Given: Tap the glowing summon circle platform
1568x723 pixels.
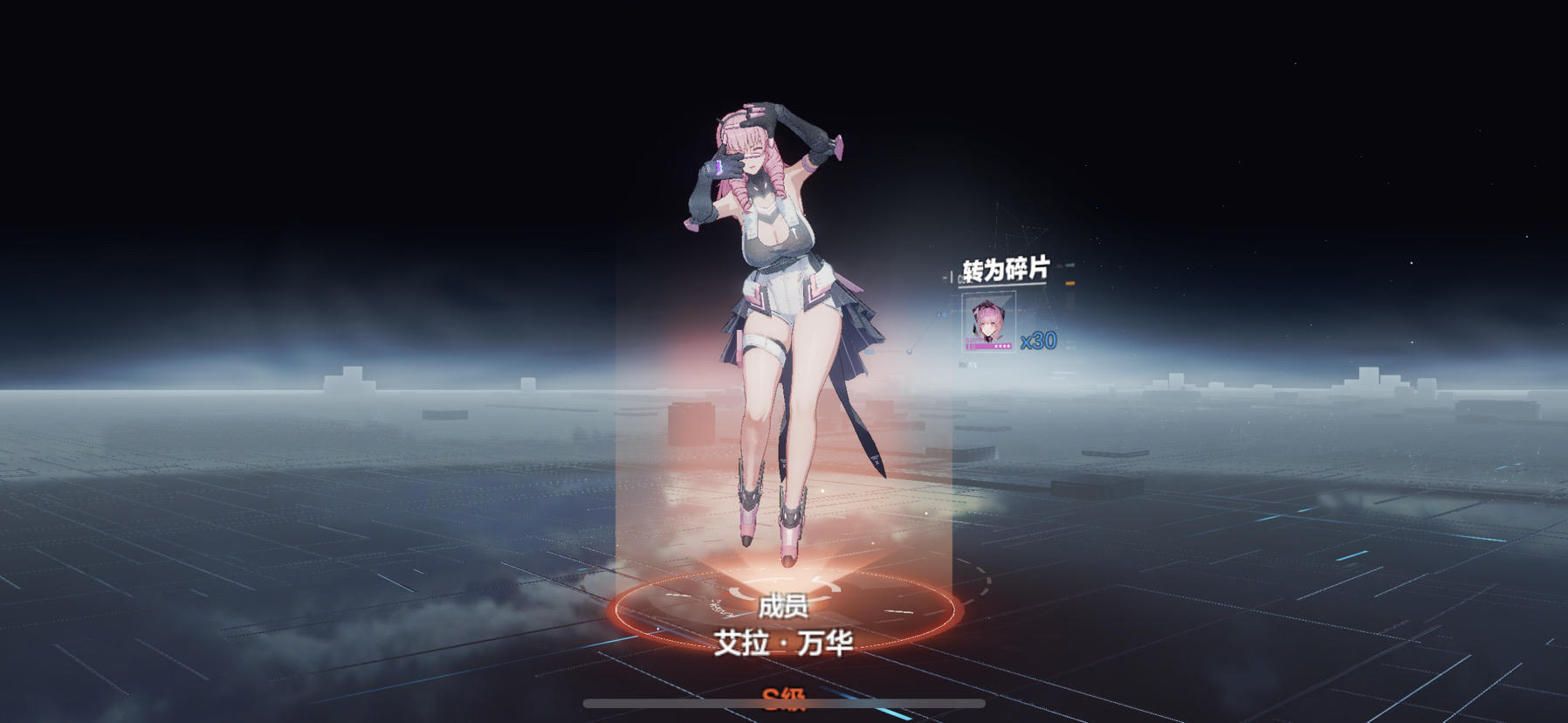Looking at the screenshot, I should [784, 611].
